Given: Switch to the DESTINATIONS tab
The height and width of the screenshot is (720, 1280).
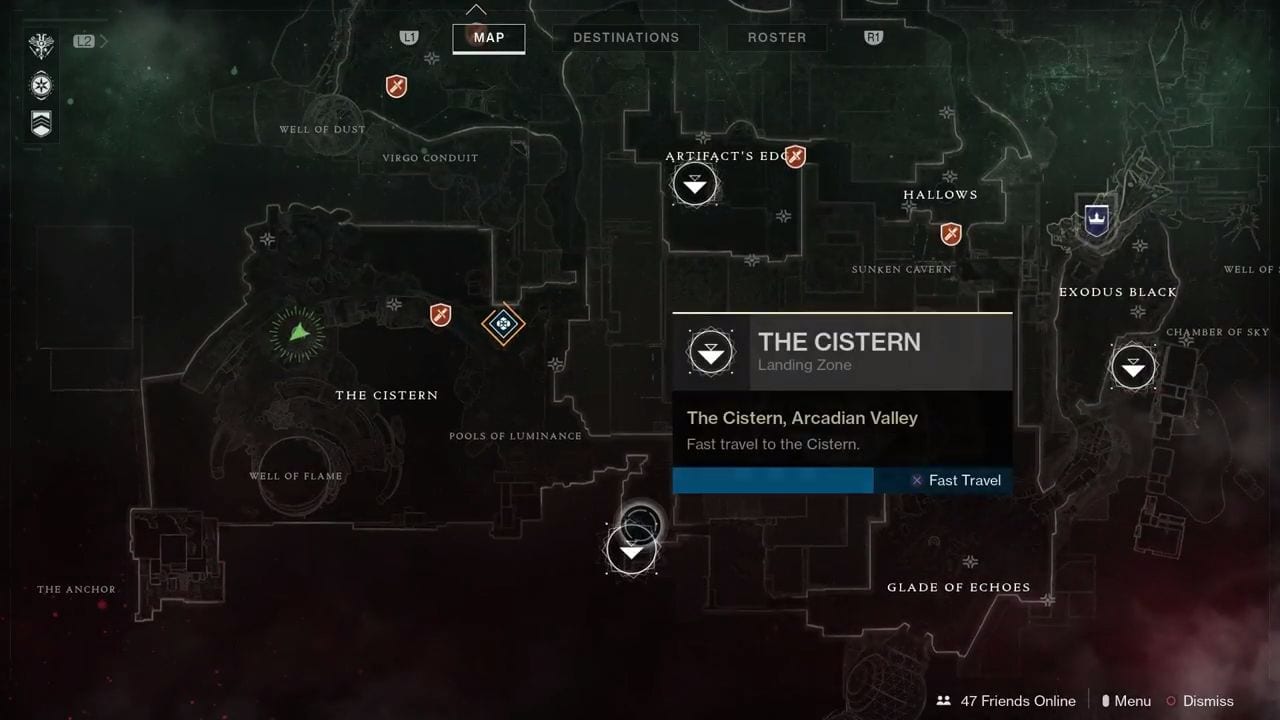Looking at the screenshot, I should click(x=626, y=37).
